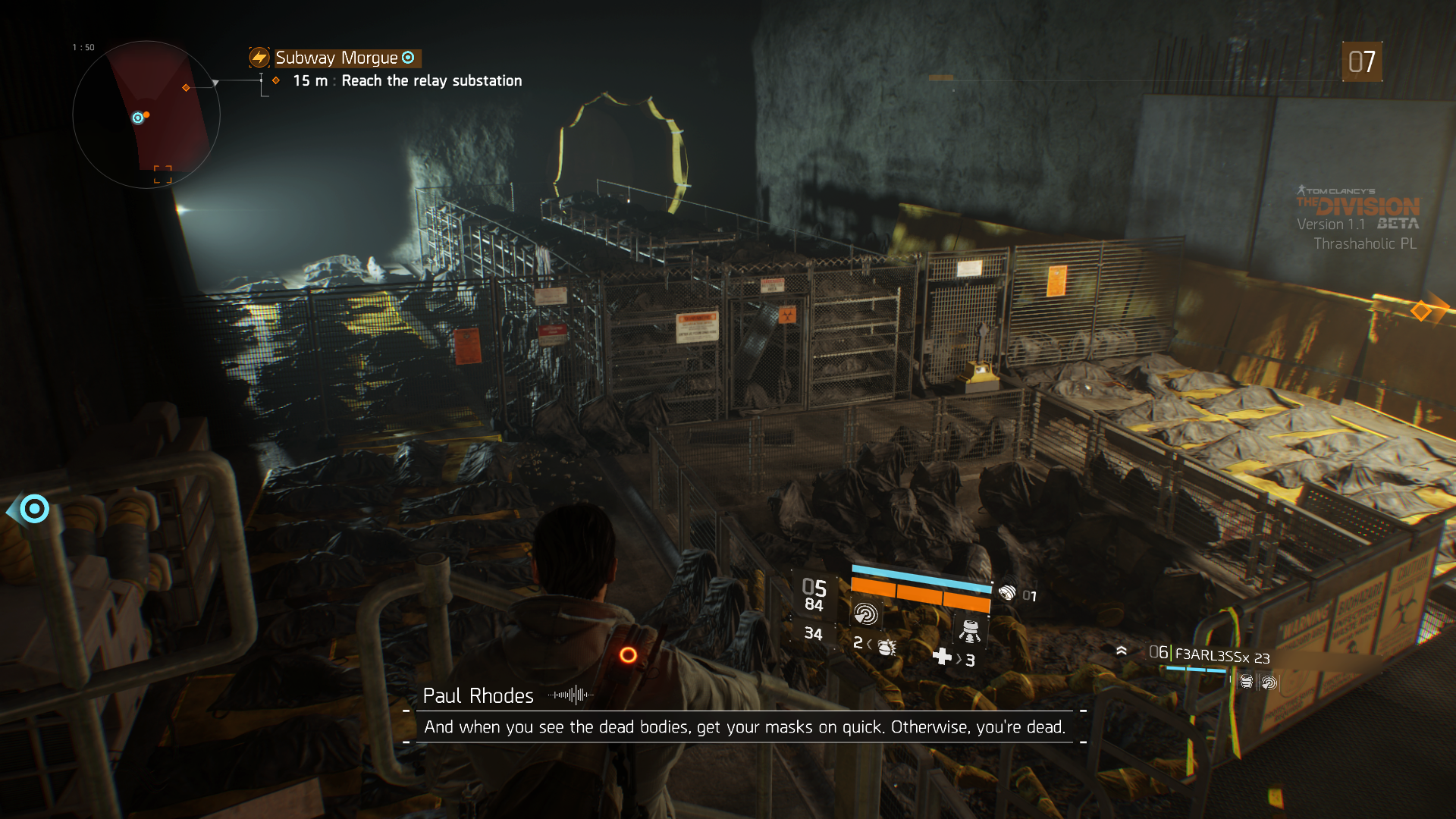1456x819 pixels.
Task: Use the medkit cross icon
Action: tap(942, 657)
